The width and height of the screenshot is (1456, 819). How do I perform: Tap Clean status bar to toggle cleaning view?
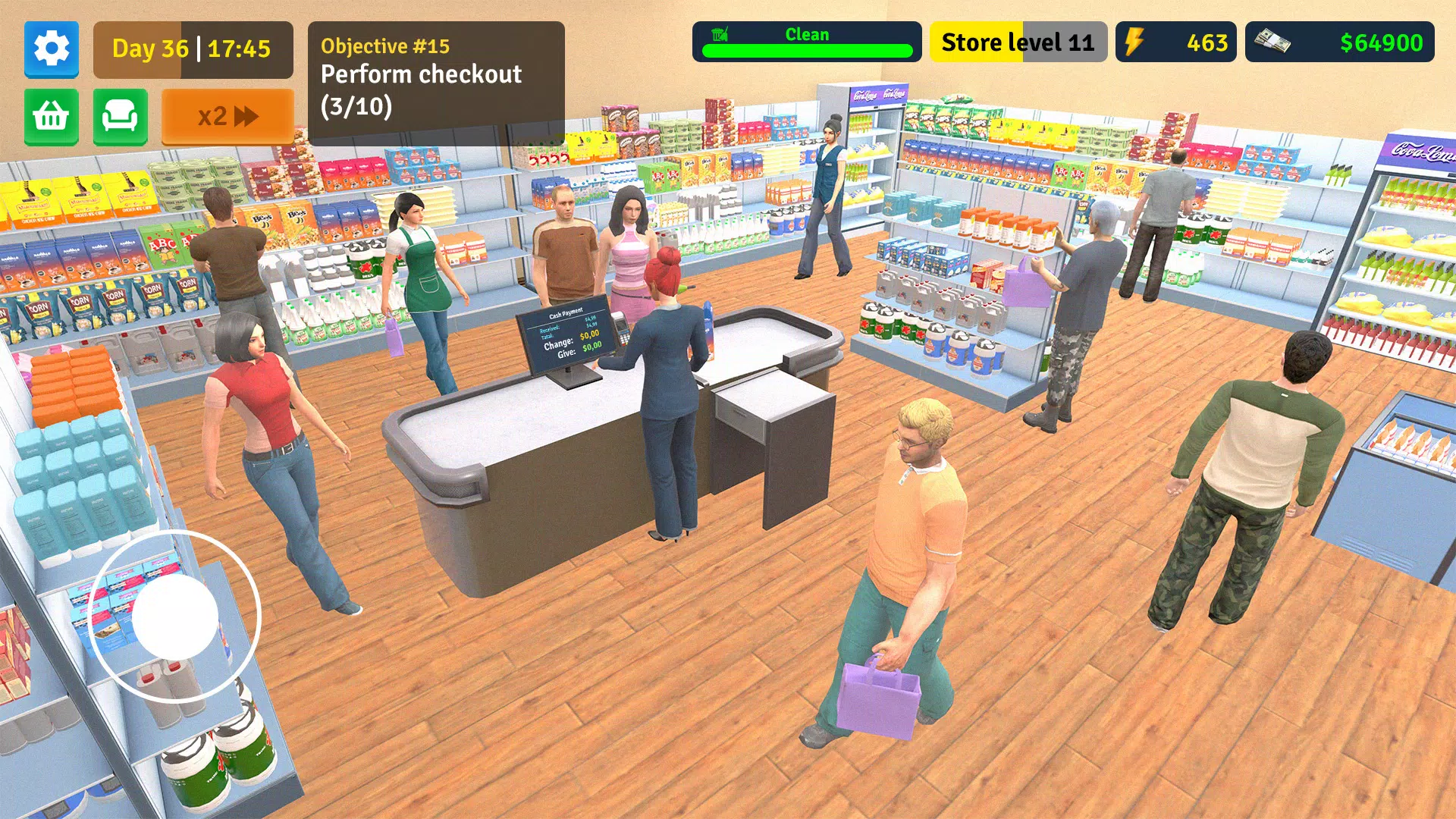click(x=808, y=34)
